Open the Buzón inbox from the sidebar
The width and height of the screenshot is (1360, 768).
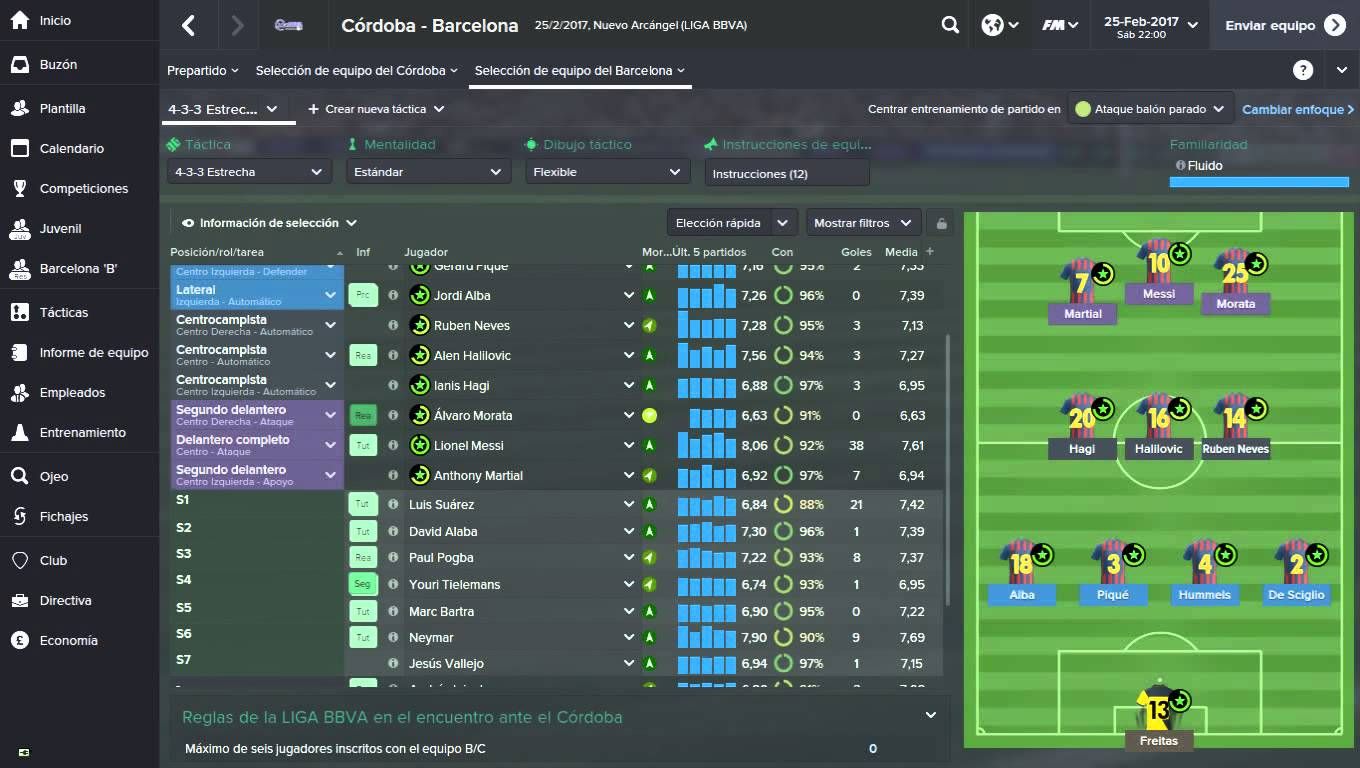coord(63,64)
